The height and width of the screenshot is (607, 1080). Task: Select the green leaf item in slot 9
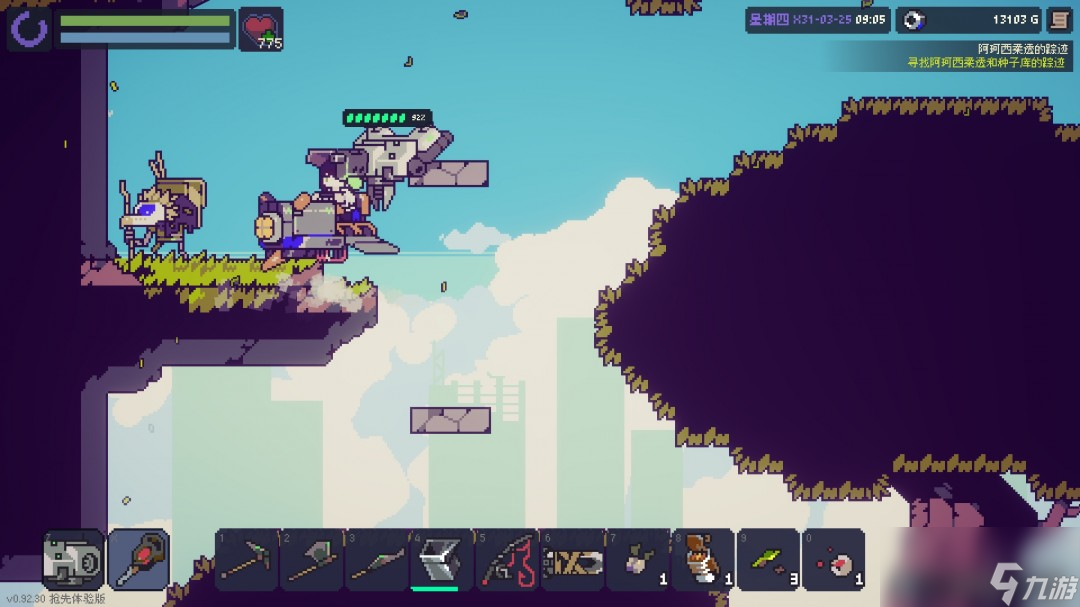(768, 560)
